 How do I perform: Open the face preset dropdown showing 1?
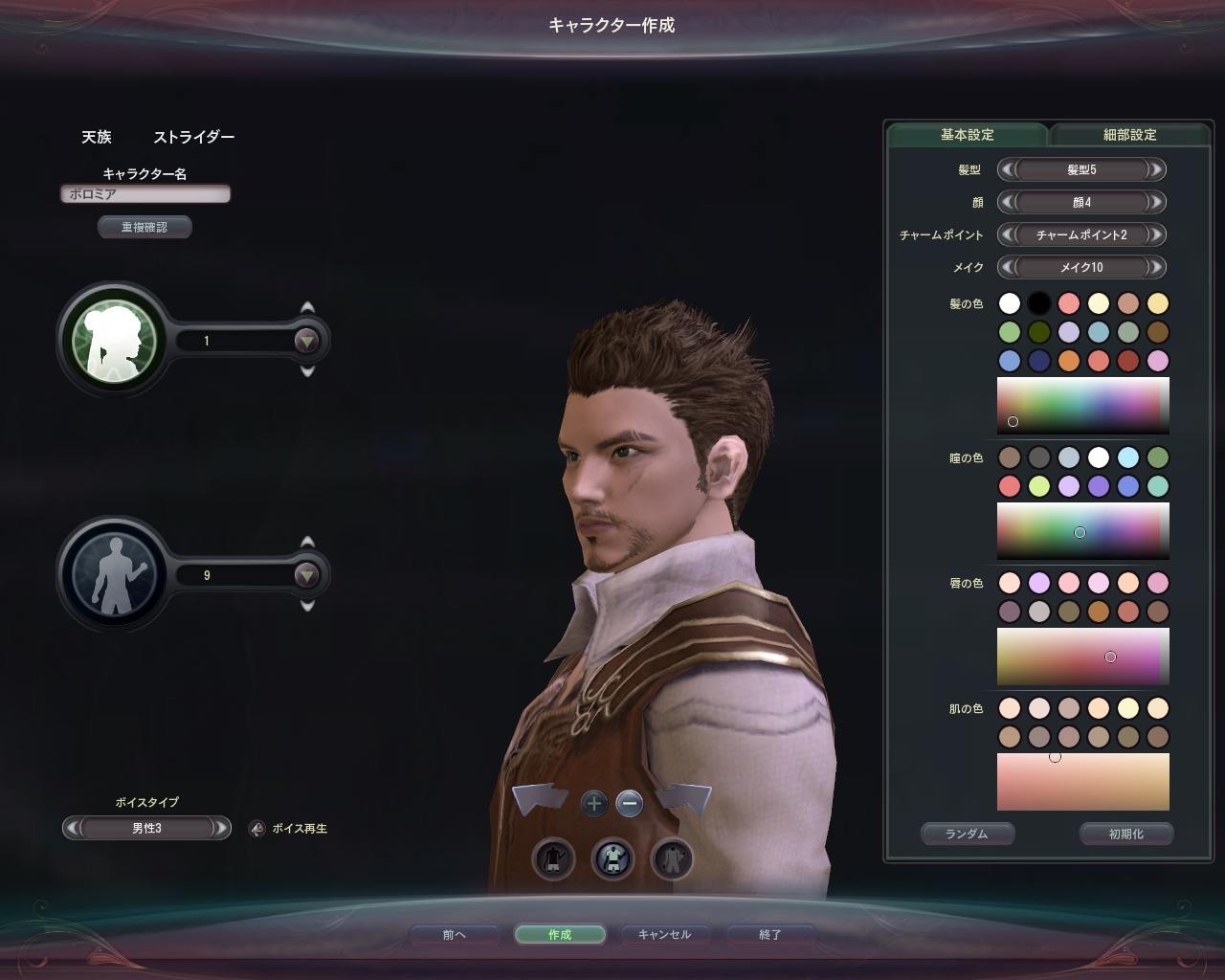point(306,341)
